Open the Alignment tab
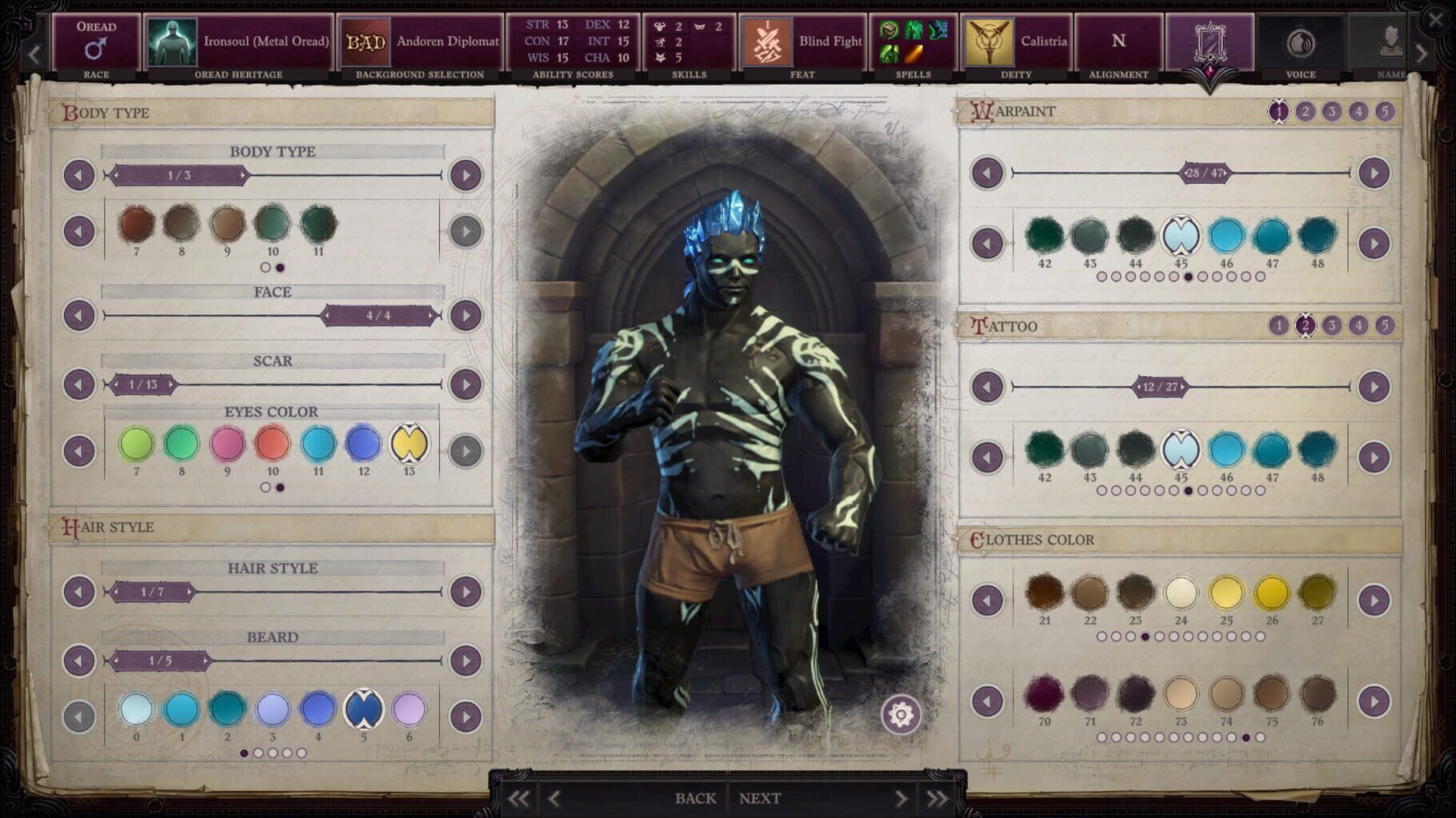Screen dimensions: 1456x818 (x=1118, y=42)
